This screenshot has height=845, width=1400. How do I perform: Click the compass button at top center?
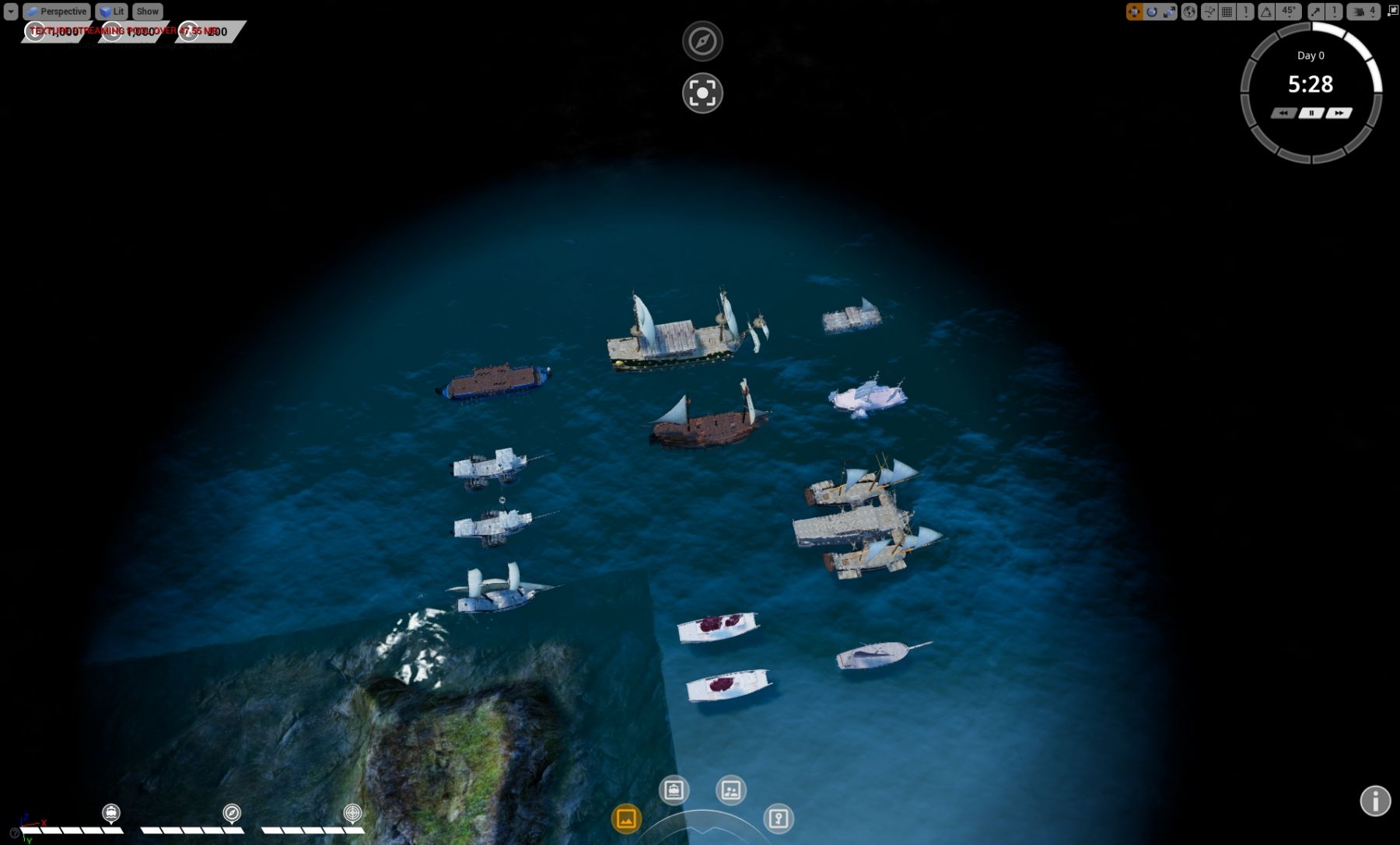(x=702, y=41)
